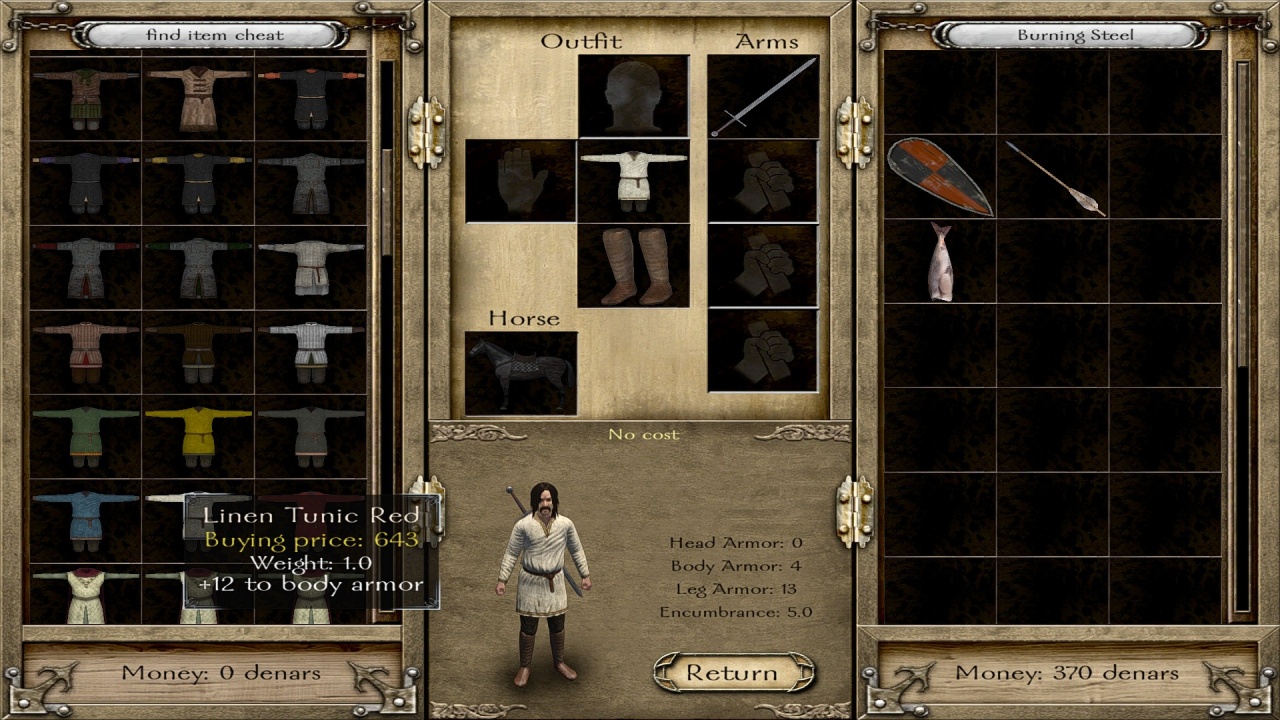This screenshot has height=720, width=1280.
Task: Pick the black tunic with orange cuffs
Action: coord(311,98)
